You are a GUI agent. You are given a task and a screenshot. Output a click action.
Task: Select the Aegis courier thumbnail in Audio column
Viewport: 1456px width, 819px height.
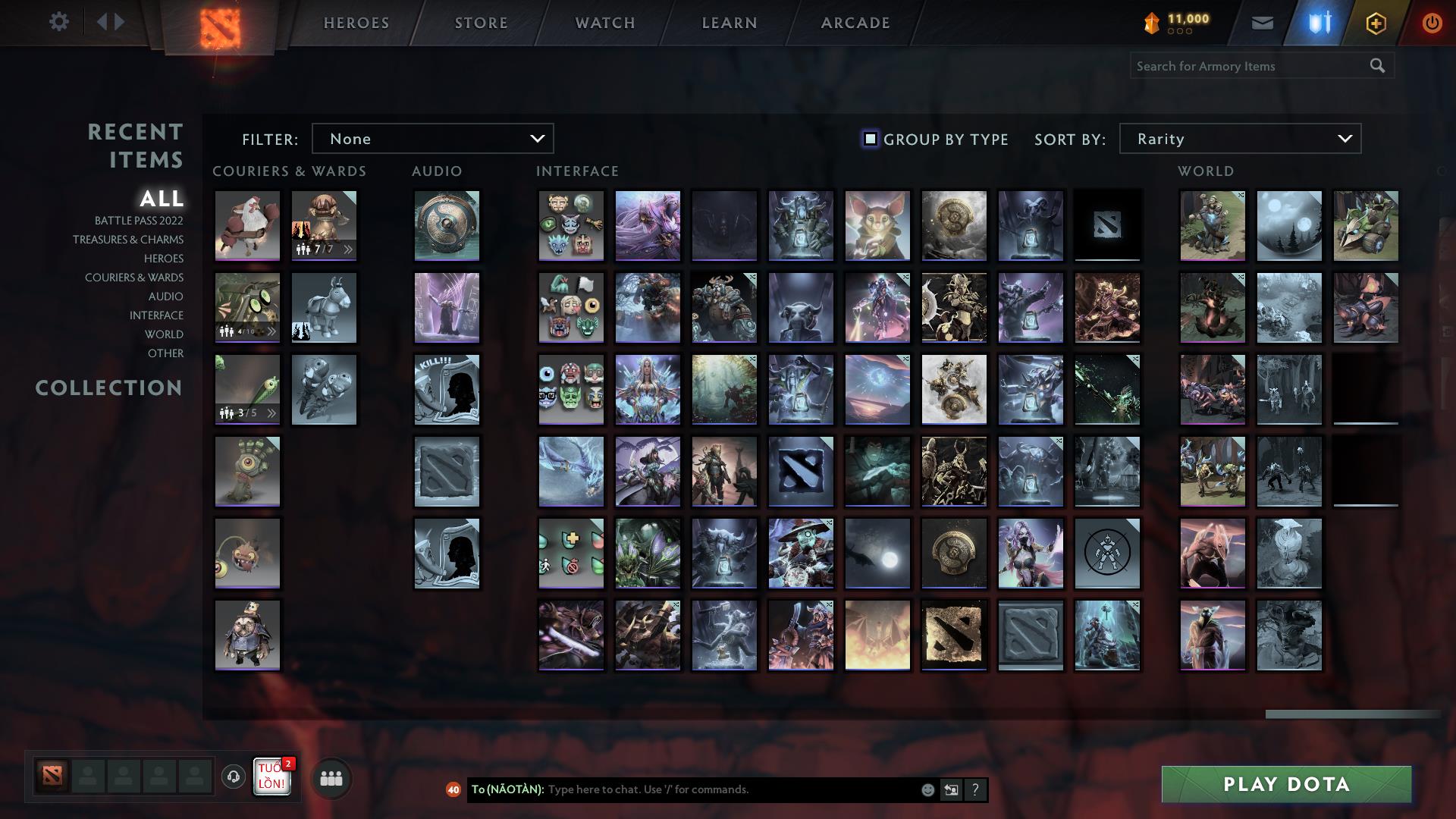pyautogui.click(x=446, y=225)
